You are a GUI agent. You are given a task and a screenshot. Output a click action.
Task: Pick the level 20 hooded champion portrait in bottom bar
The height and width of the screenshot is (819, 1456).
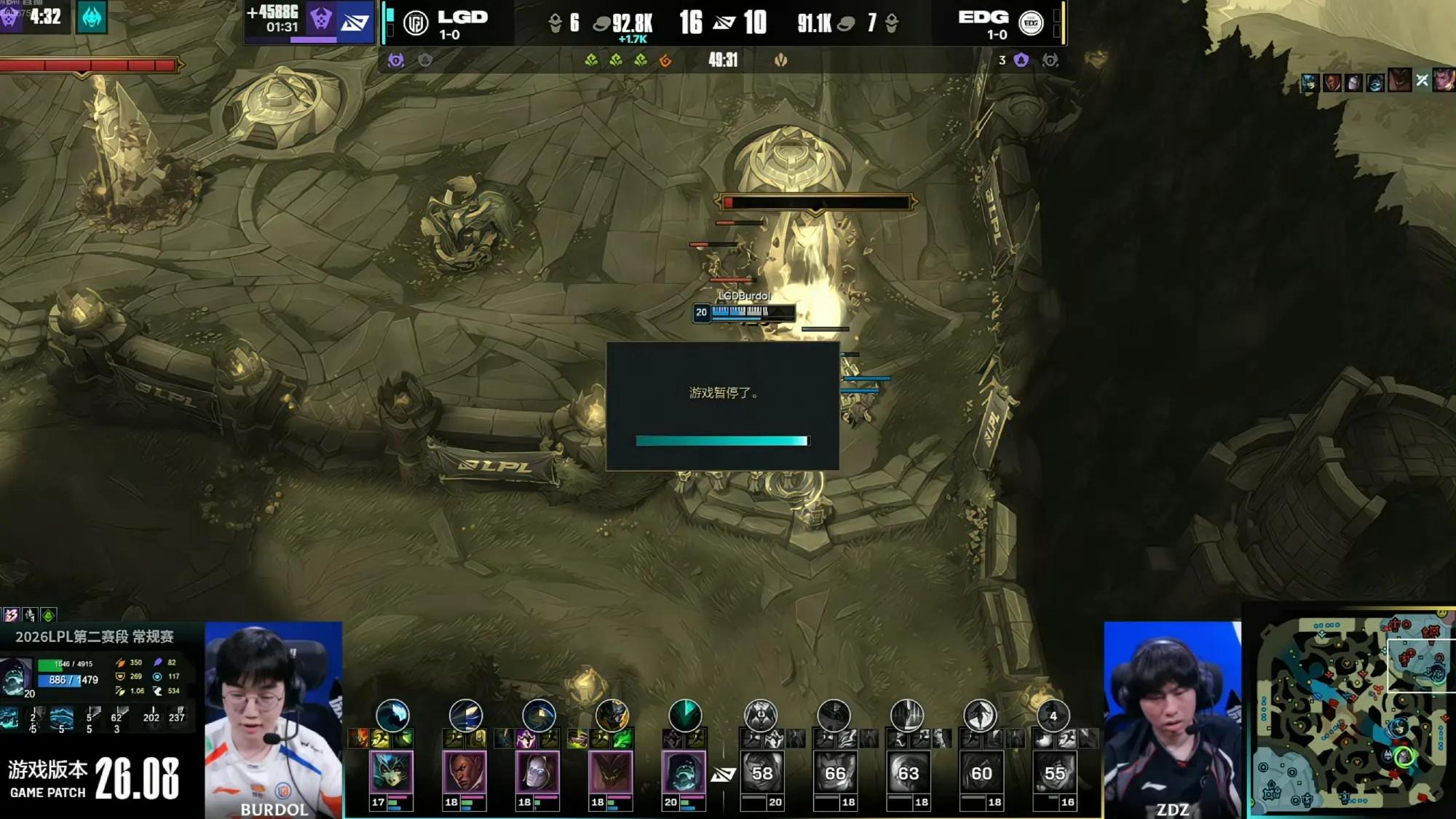684,772
